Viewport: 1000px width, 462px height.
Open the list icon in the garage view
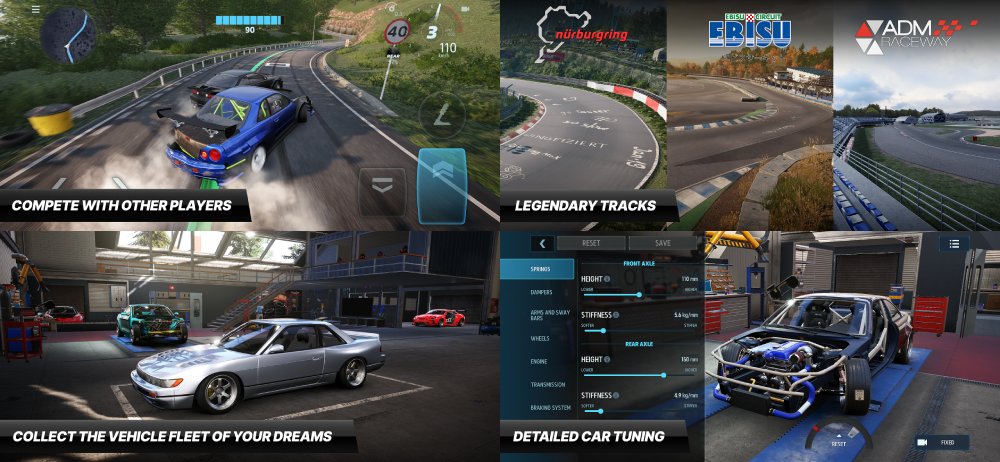[954, 243]
